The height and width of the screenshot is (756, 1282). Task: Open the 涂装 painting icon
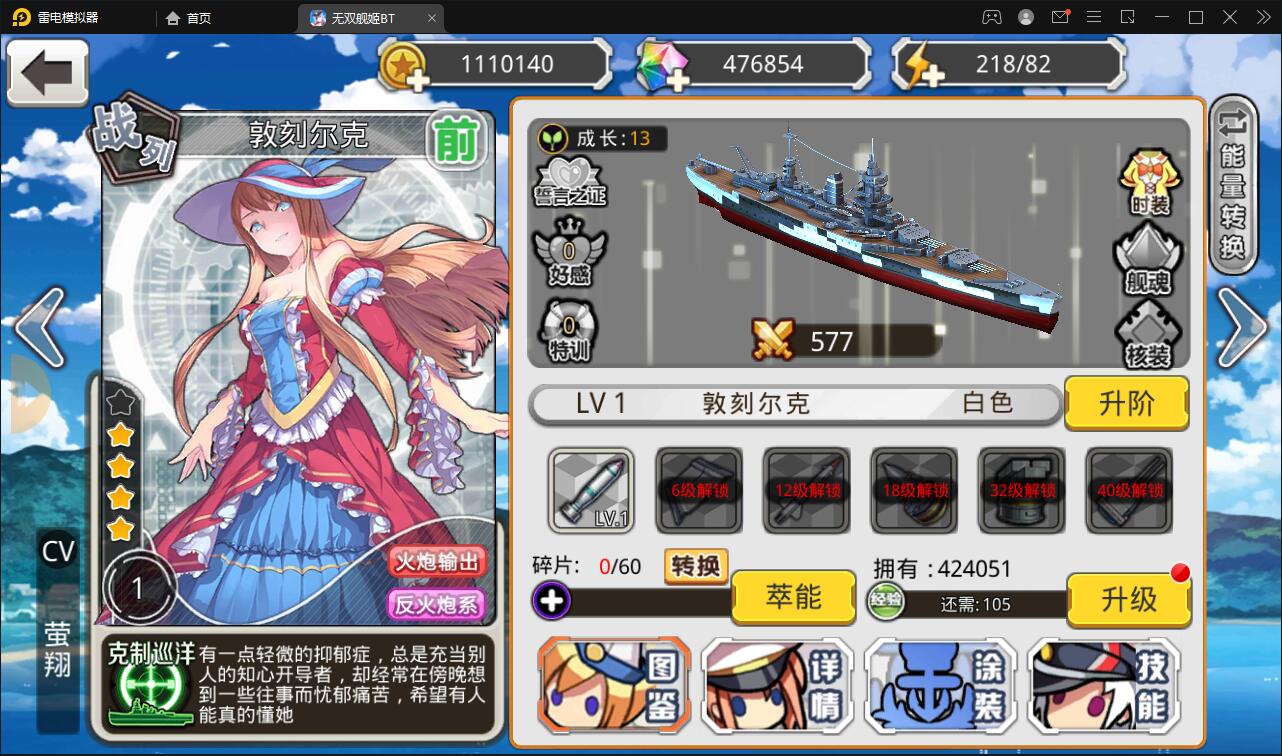coord(941,685)
